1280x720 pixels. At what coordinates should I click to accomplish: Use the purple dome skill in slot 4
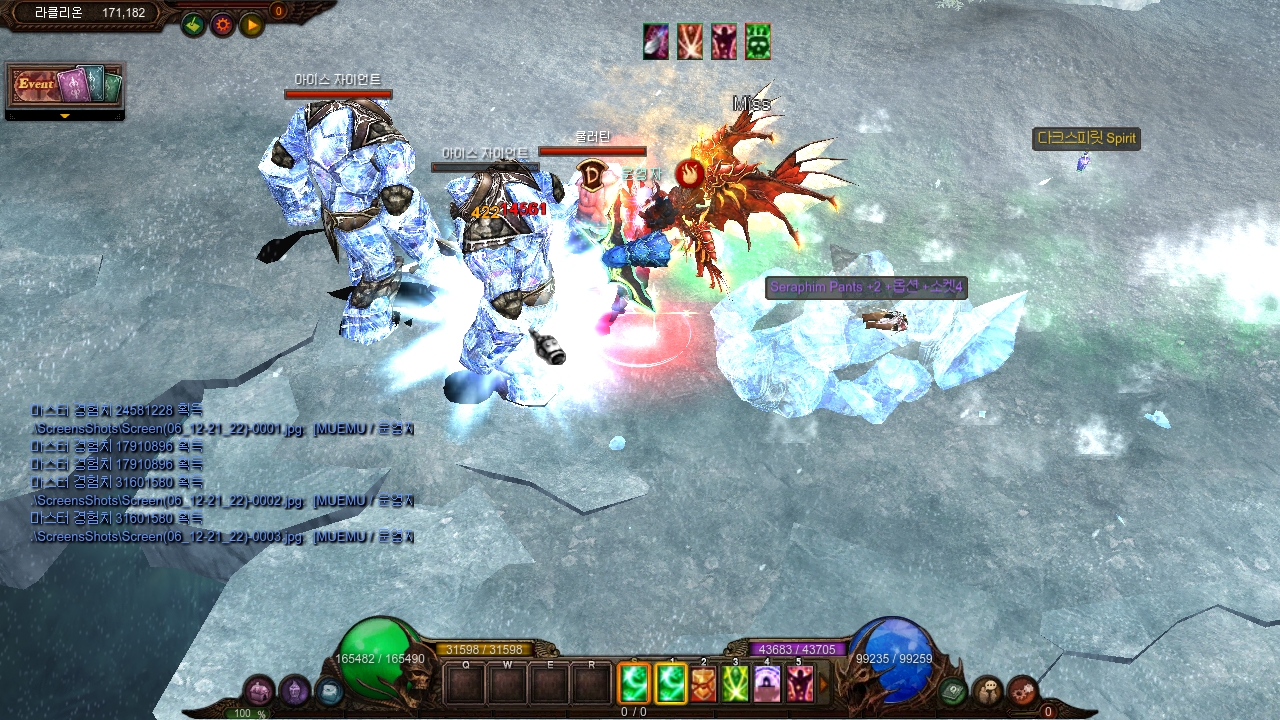tap(767, 684)
